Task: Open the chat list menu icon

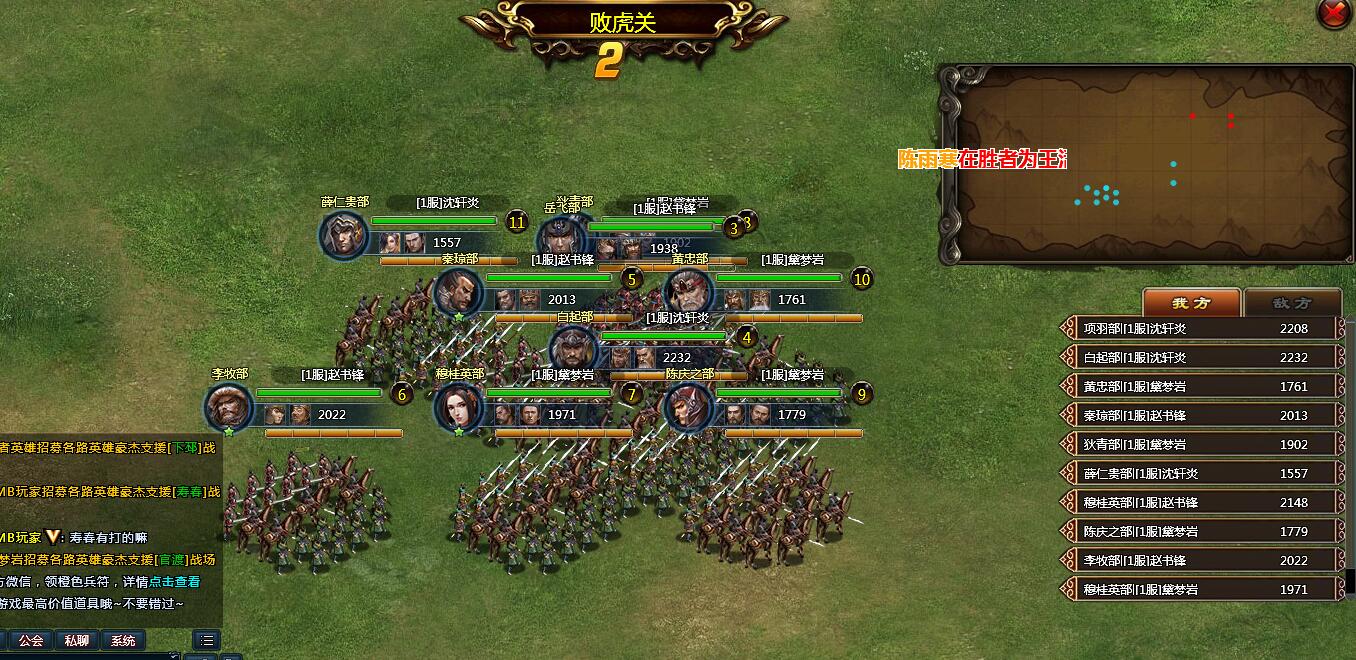Action: pyautogui.click(x=207, y=640)
